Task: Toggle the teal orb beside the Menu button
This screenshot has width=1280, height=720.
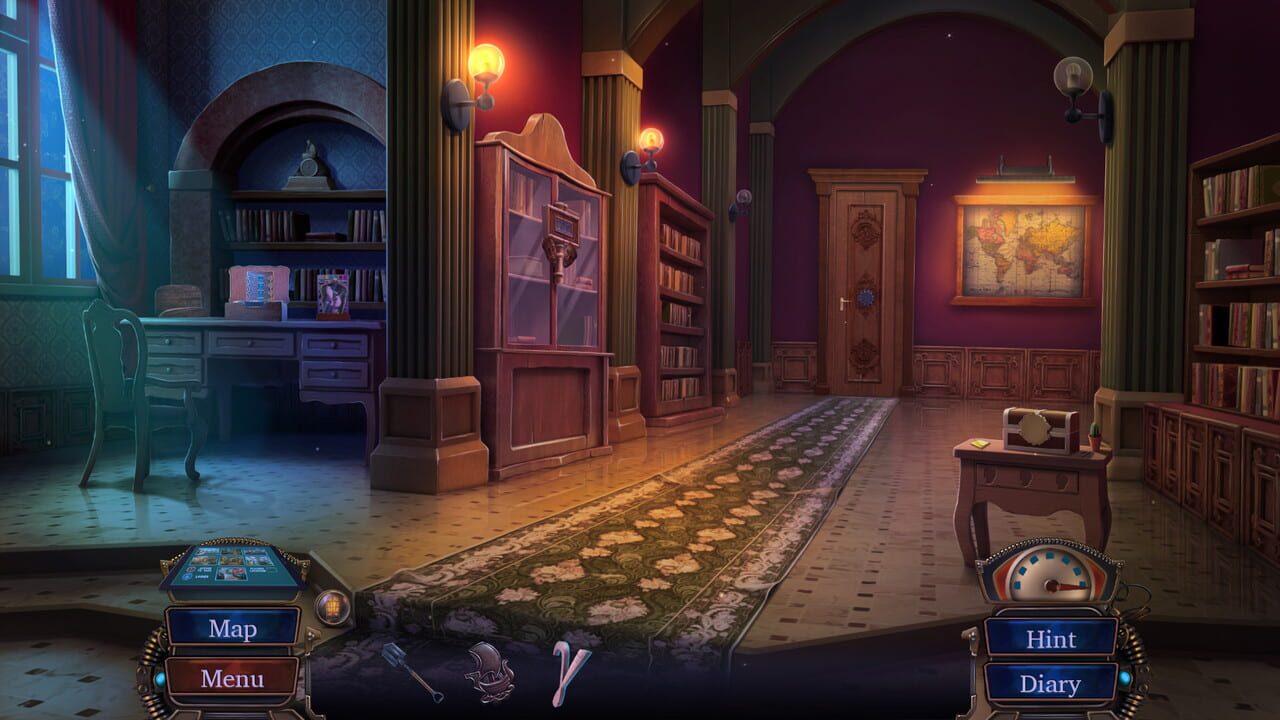Action: click(162, 679)
